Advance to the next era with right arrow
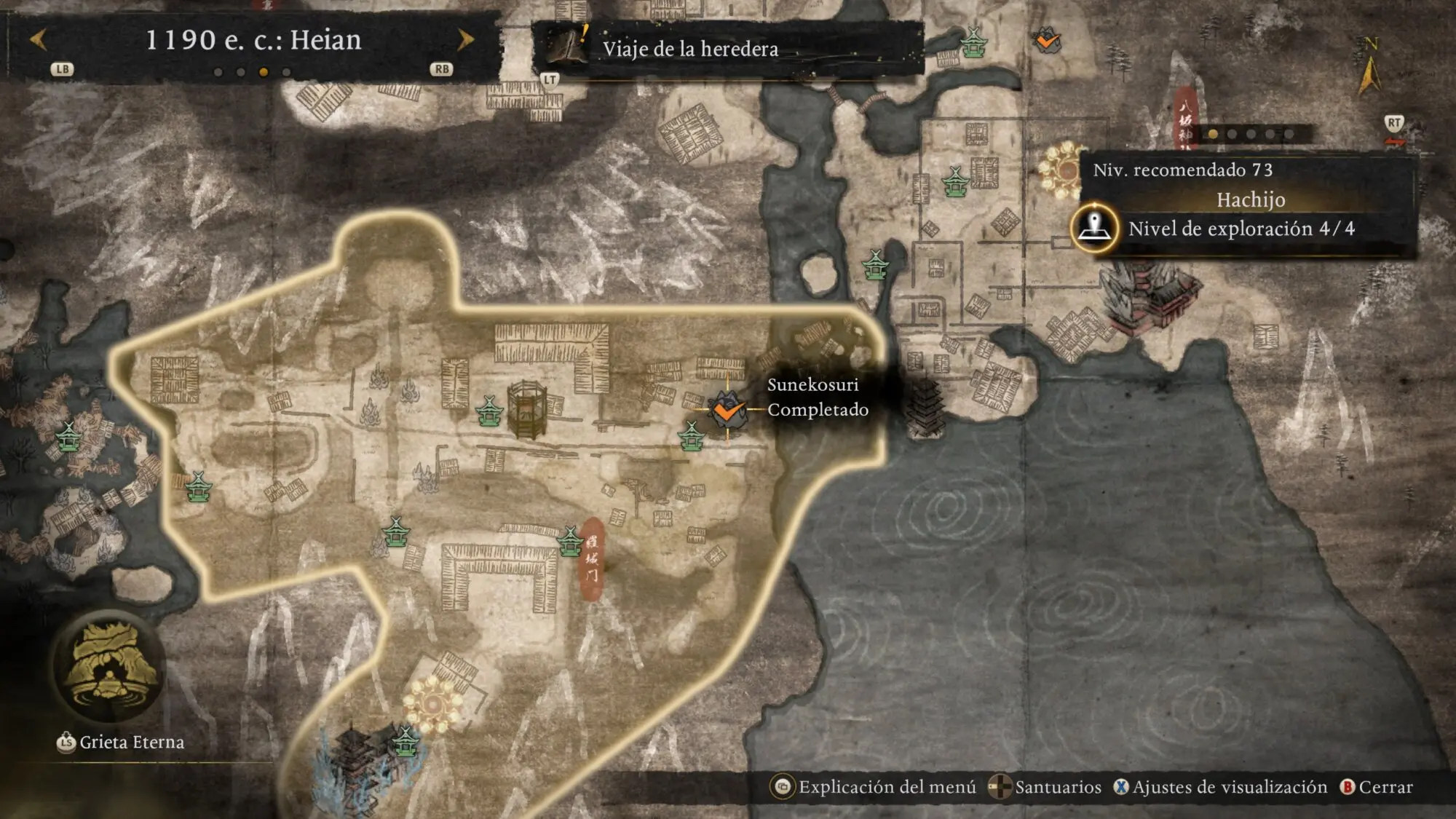The width and height of the screenshot is (1456, 819). [464, 40]
